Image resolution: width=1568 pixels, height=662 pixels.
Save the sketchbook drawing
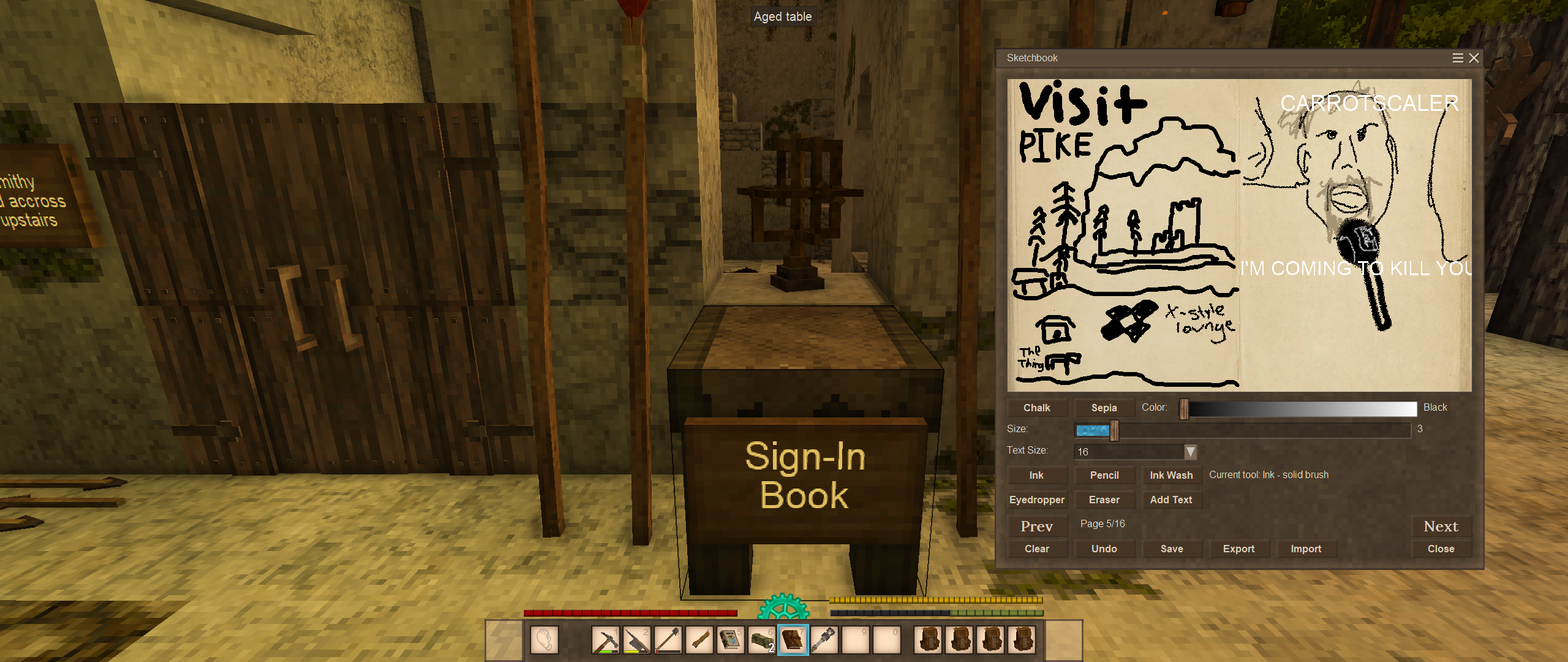[x=1171, y=549]
